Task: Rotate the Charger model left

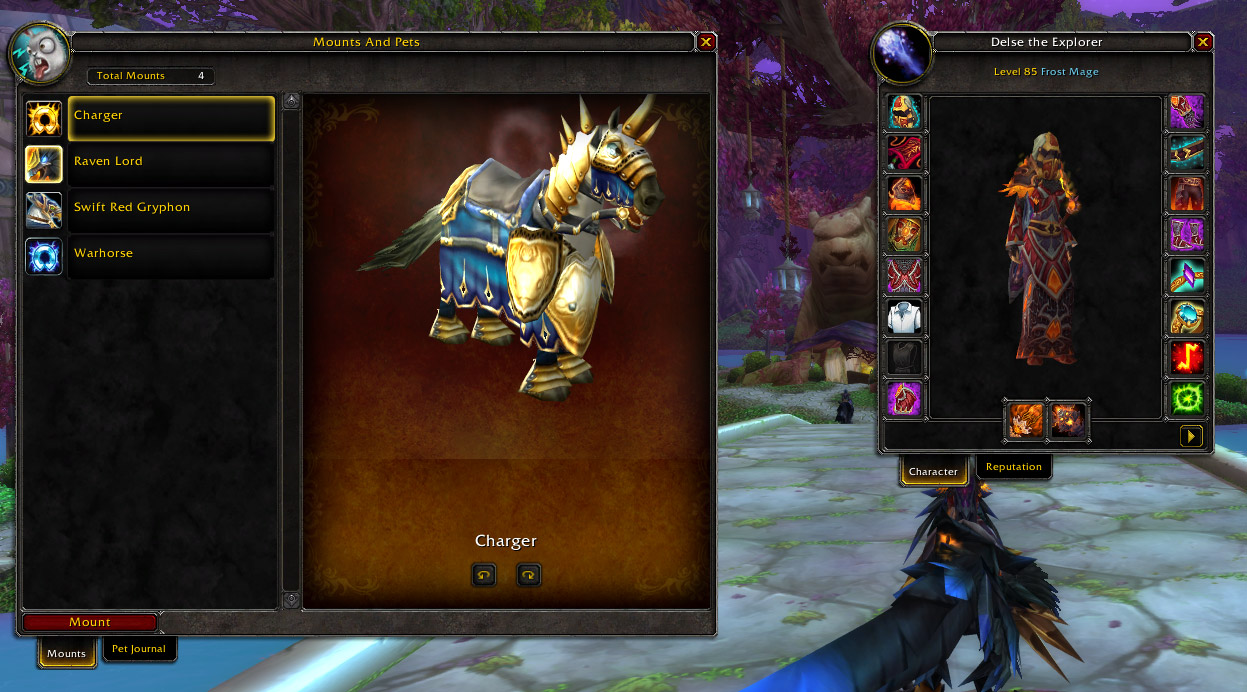Action: [x=484, y=575]
